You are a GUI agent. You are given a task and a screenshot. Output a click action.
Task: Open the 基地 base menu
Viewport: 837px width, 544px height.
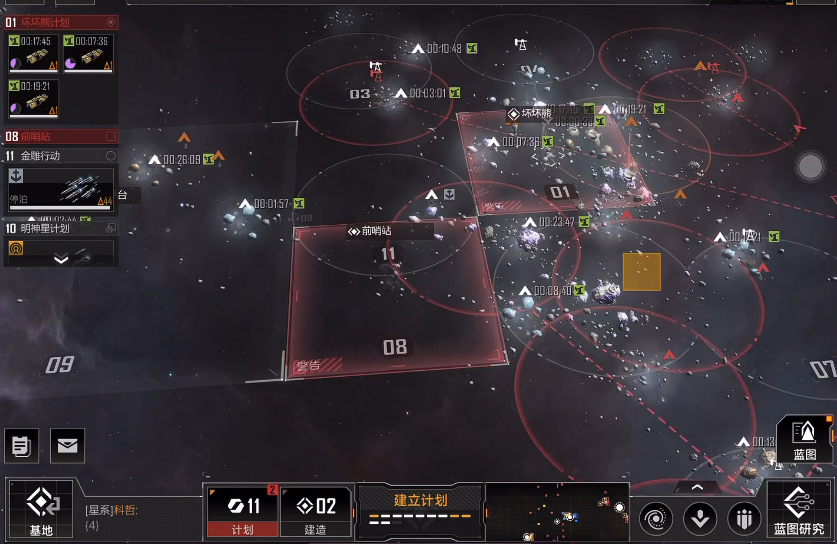(x=41, y=509)
